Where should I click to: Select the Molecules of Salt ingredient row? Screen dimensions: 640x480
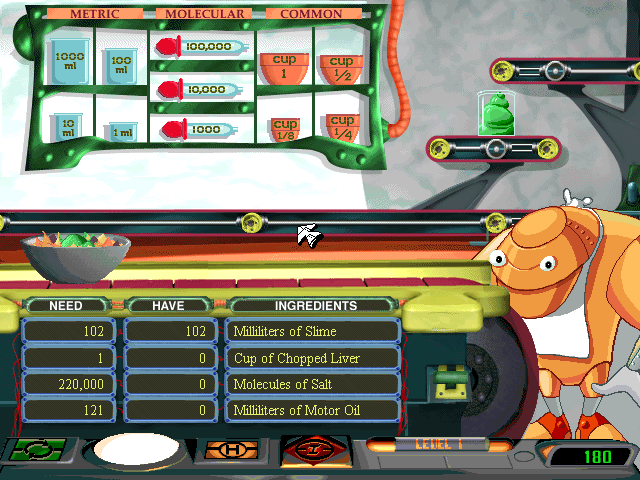tap(314, 384)
